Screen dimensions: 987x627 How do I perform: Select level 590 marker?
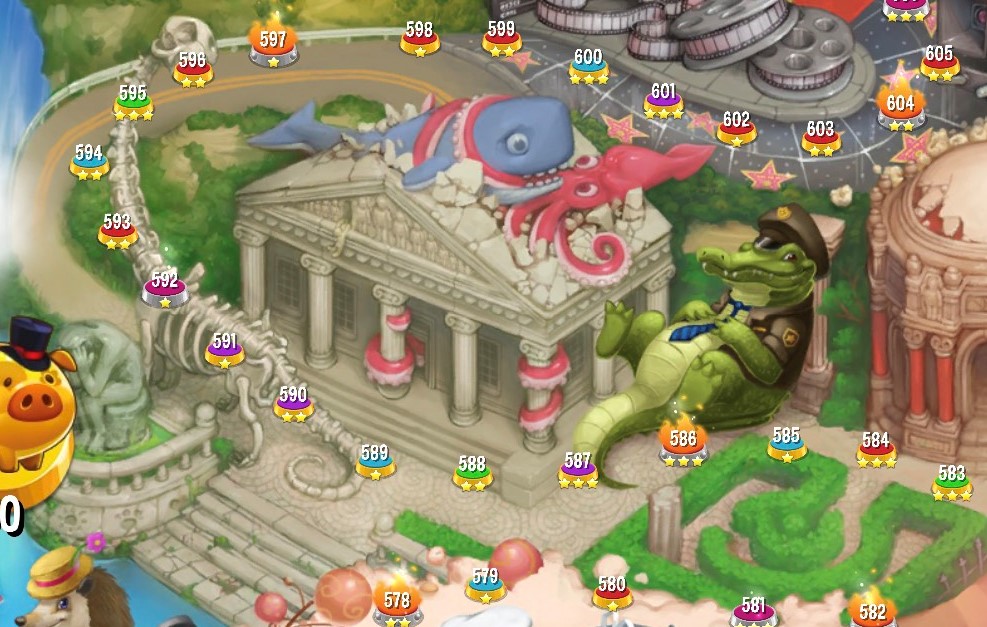click(x=293, y=402)
